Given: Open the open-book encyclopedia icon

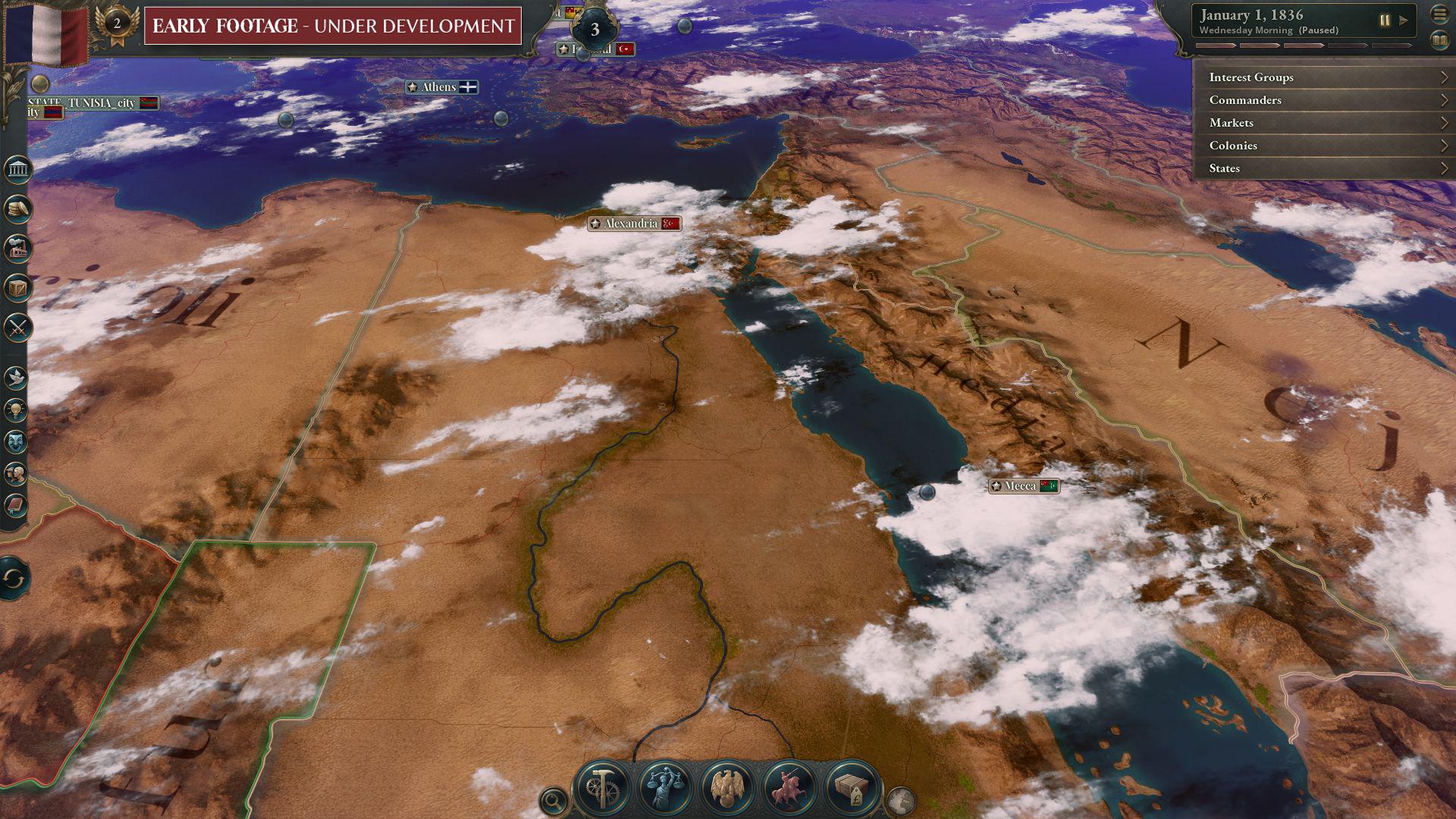Looking at the screenshot, I should (1439, 40).
